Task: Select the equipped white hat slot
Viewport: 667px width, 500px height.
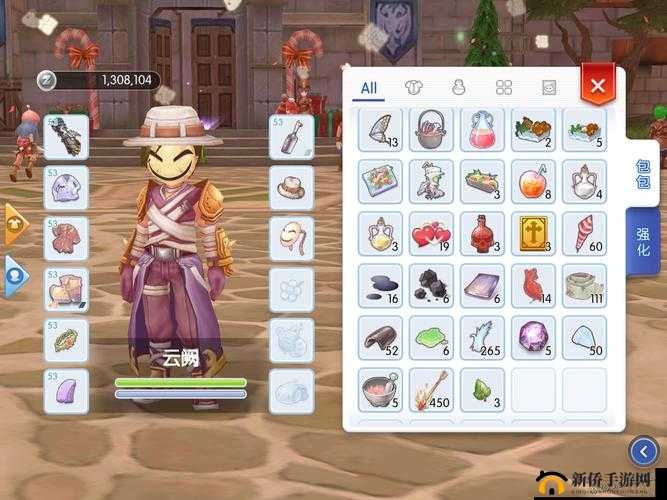Action: (292, 187)
